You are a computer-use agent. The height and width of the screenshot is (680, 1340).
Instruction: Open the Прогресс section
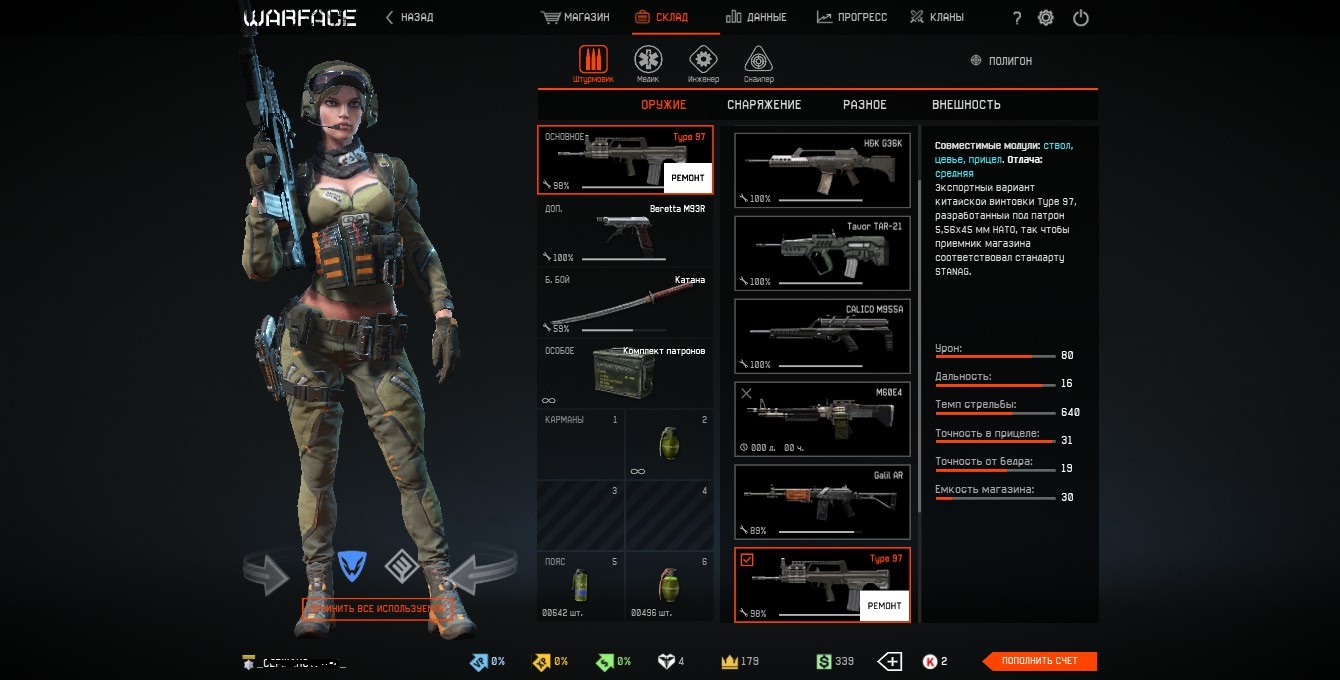(852, 17)
